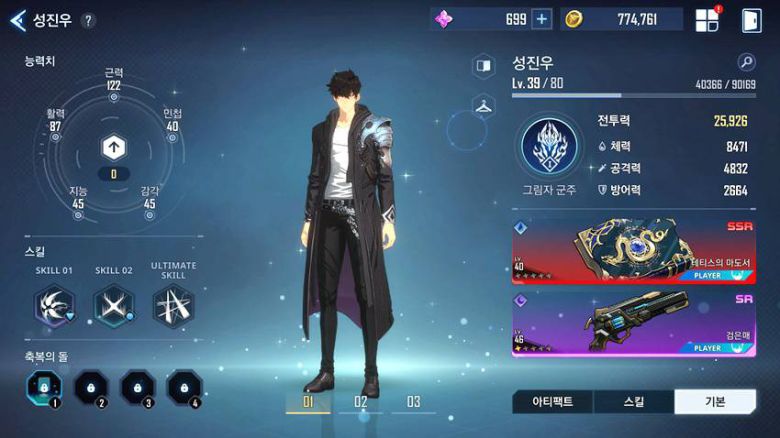The image size is (780, 438).
Task: Open the magnifier detail view button
Action: (746, 62)
